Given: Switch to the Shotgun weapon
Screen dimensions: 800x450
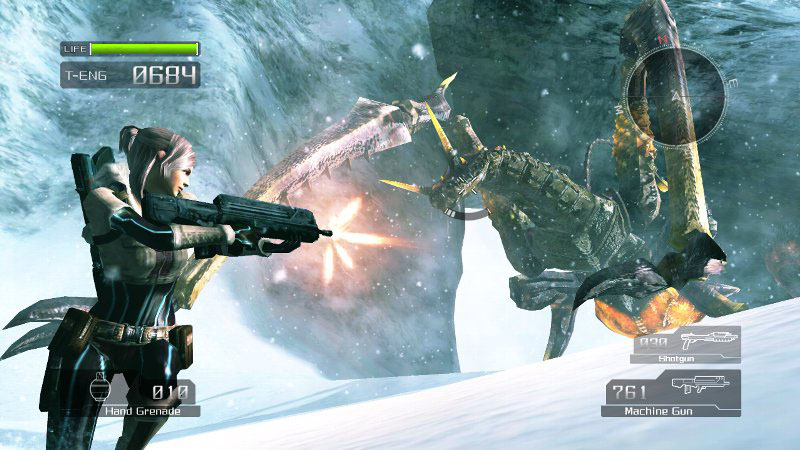Looking at the screenshot, I should coord(685,343).
